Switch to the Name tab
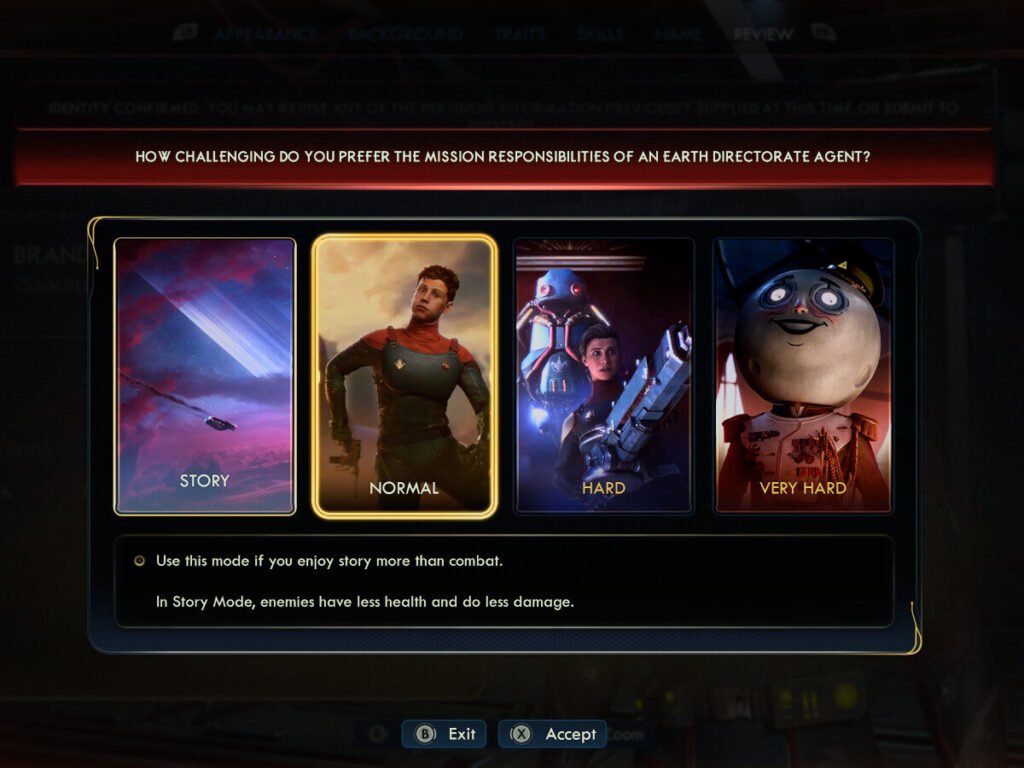The width and height of the screenshot is (1024, 768). [679, 34]
